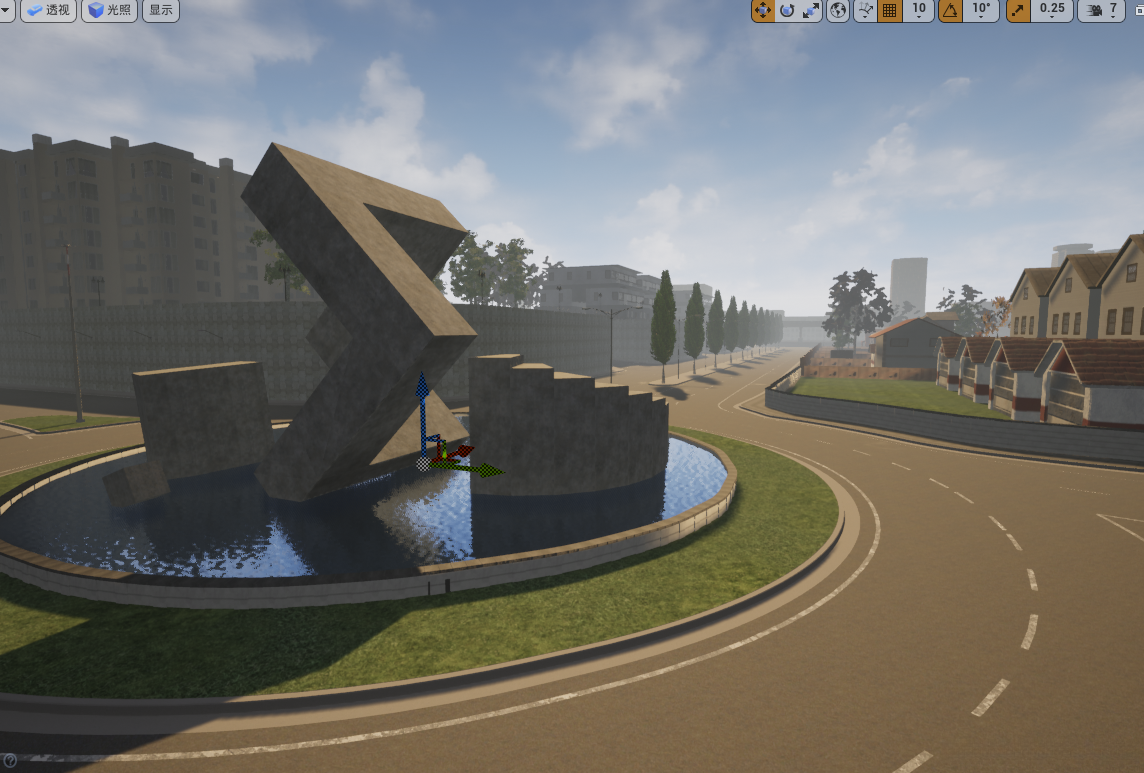
Task: Open the 10° rotation snap dropdown
Action: pyautogui.click(x=982, y=10)
